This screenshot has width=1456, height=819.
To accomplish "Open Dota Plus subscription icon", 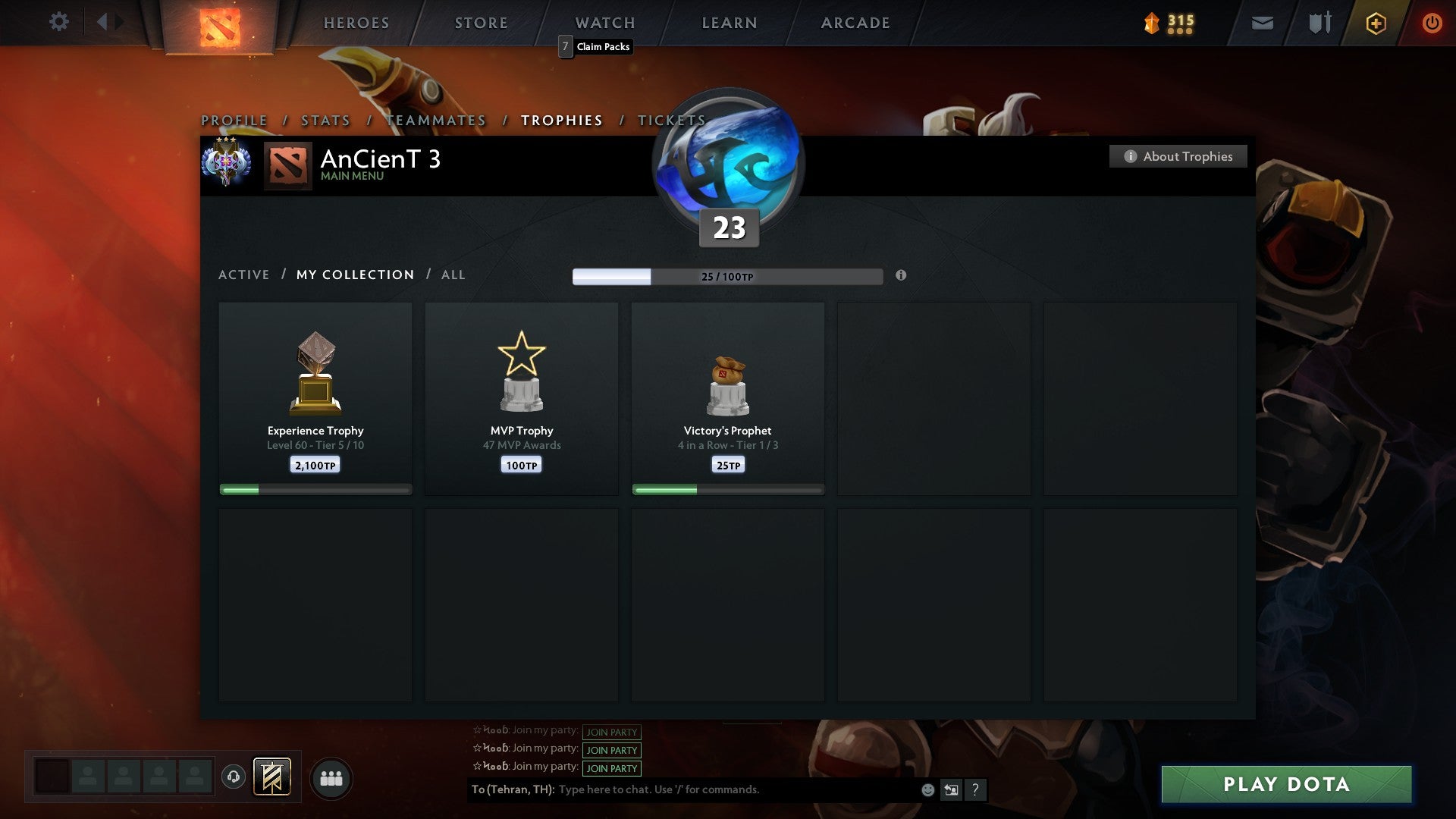I will [1375, 23].
